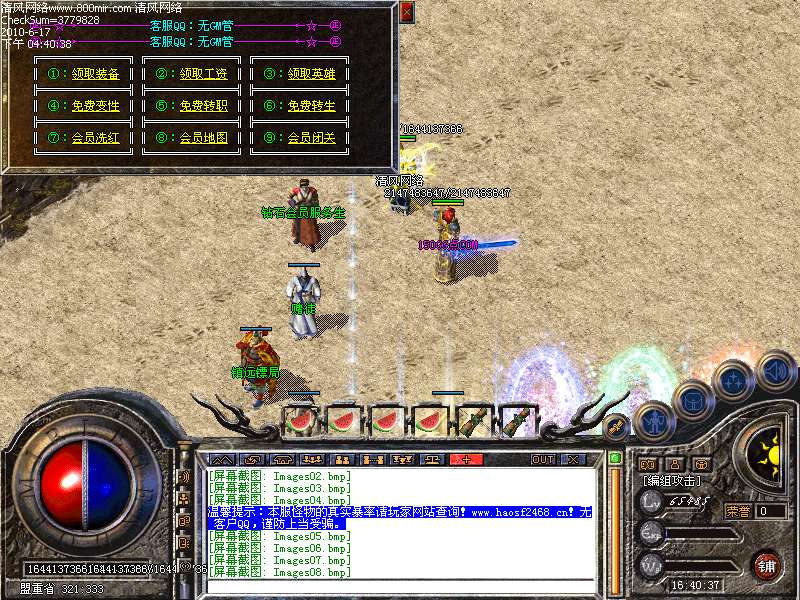Click the OUT button above chat
800x600 pixels.
click(x=542, y=460)
